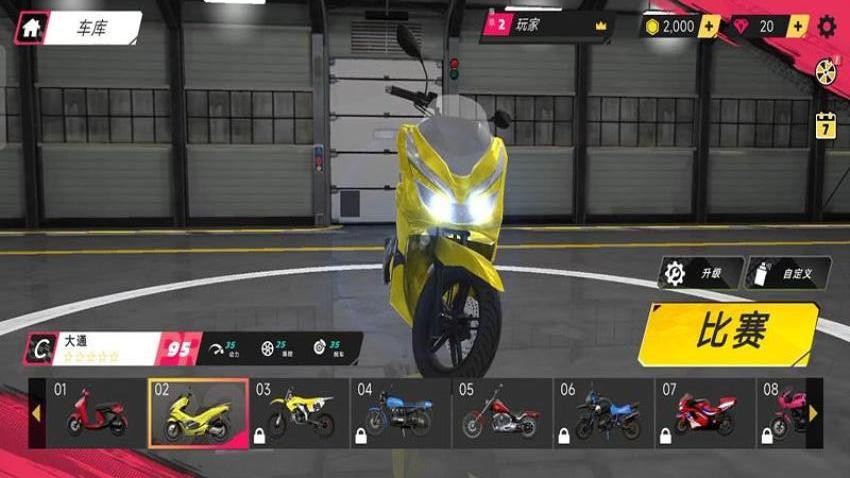
Task: Choose the locked blue dirt bike 06
Action: [x=603, y=412]
